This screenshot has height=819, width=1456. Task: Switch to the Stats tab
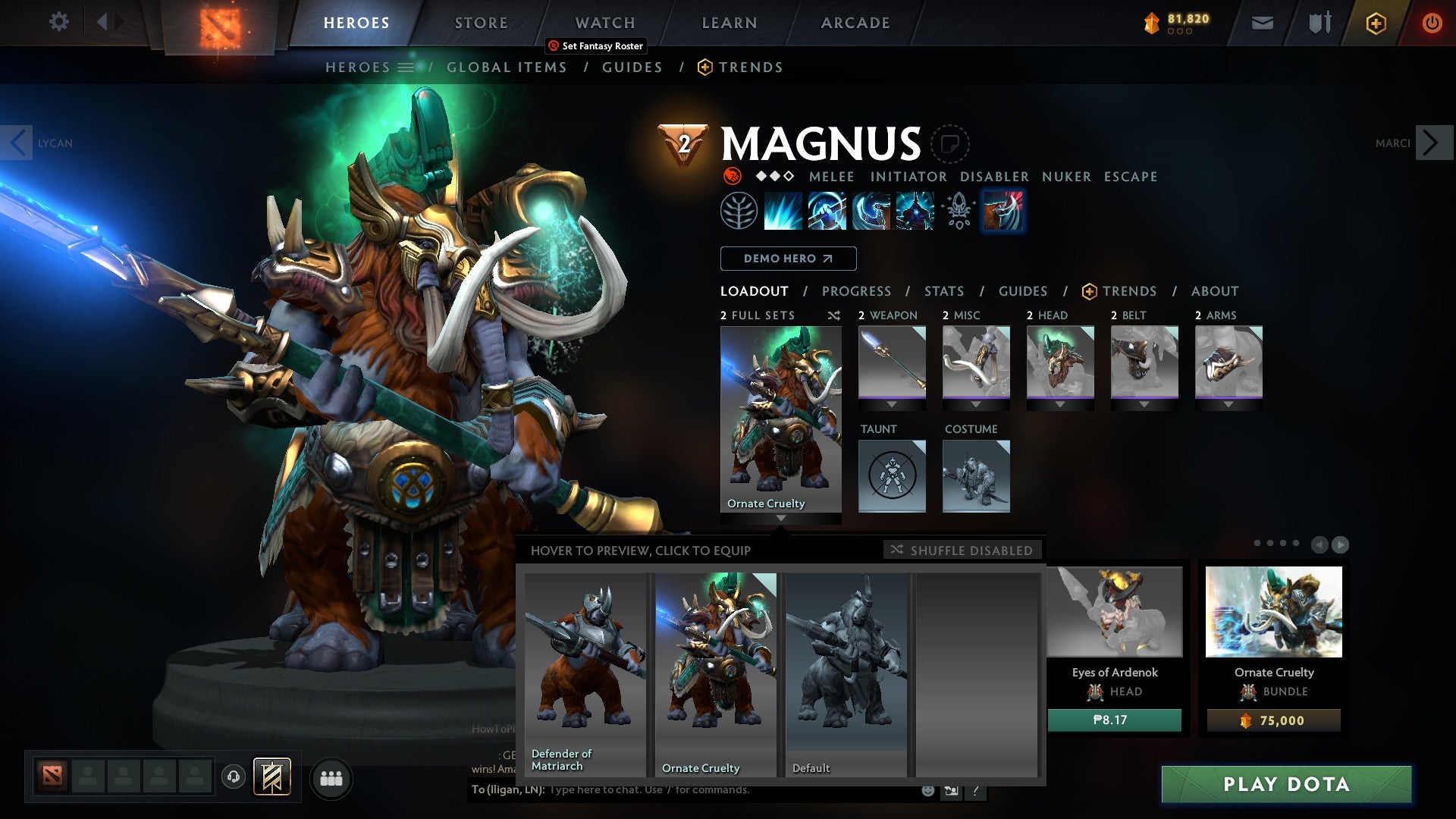click(942, 290)
